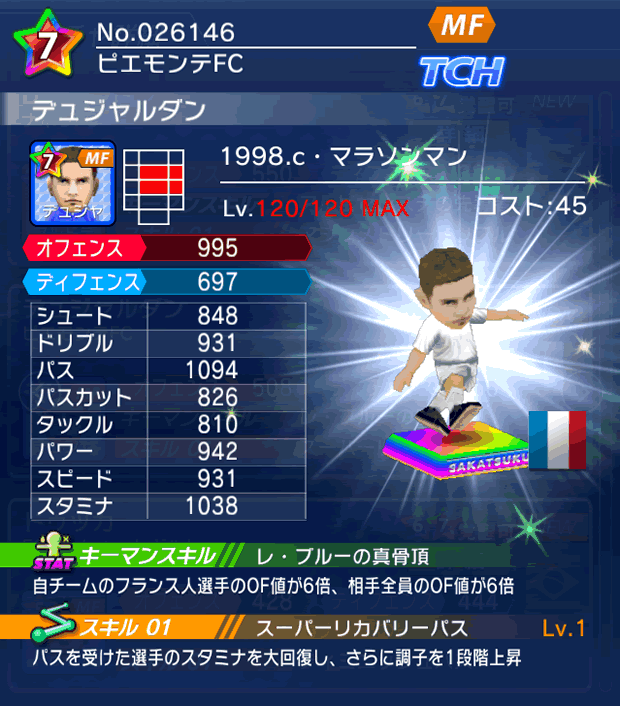
Task: Select the player portrait thumbnail
Action: 73,183
